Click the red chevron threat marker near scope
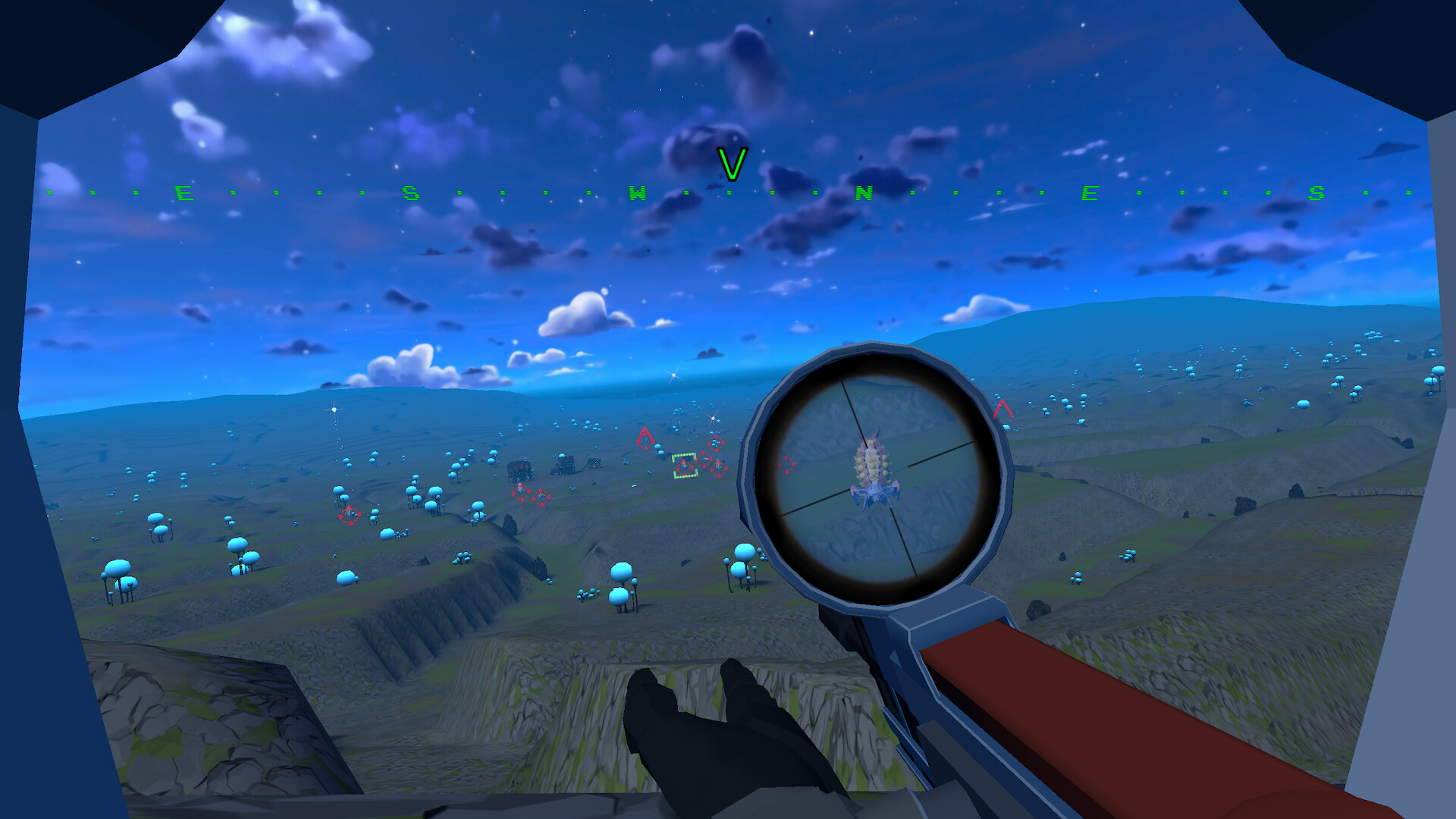1456x819 pixels. tap(1003, 409)
